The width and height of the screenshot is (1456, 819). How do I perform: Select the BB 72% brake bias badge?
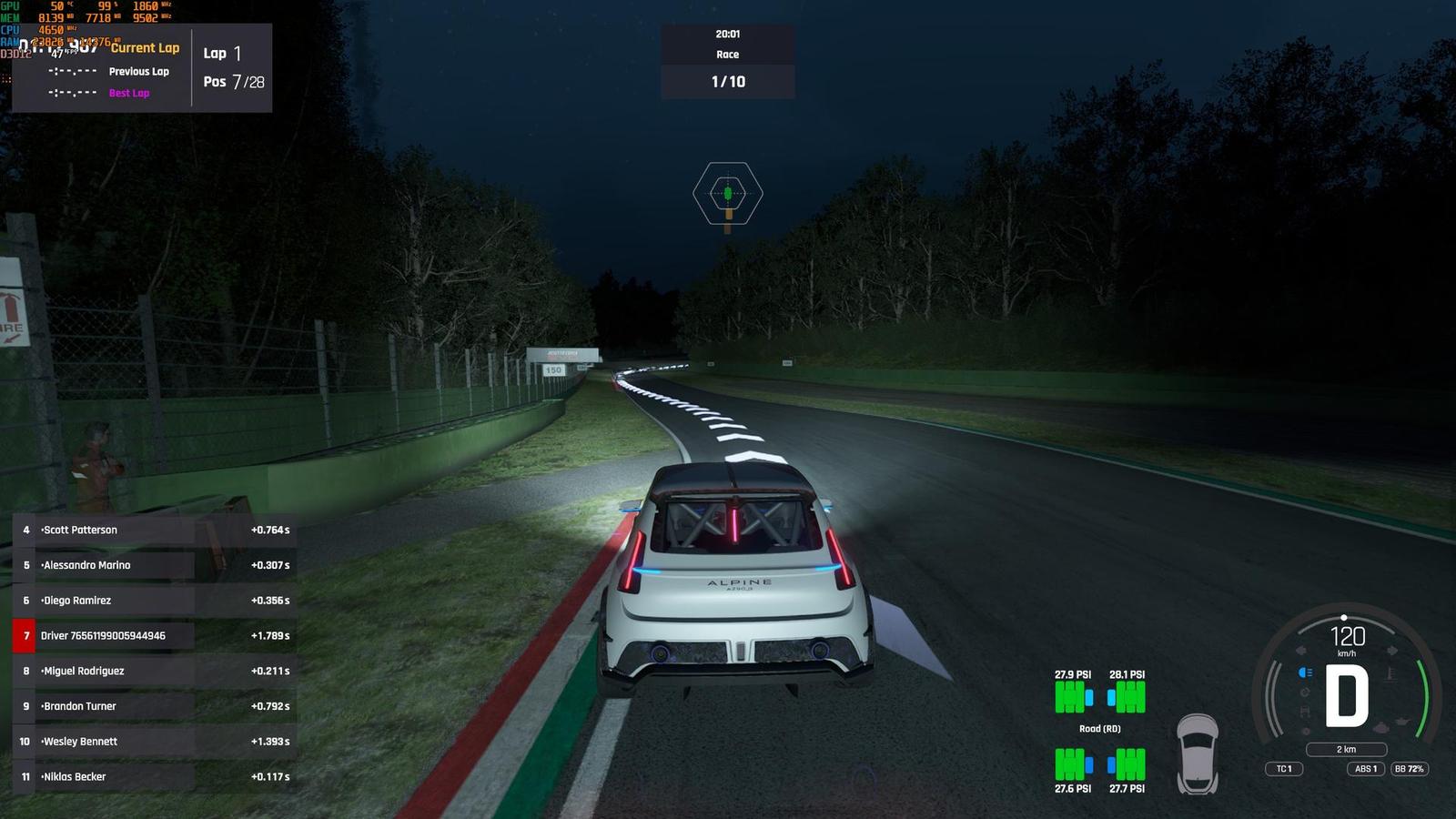pyautogui.click(x=1409, y=769)
